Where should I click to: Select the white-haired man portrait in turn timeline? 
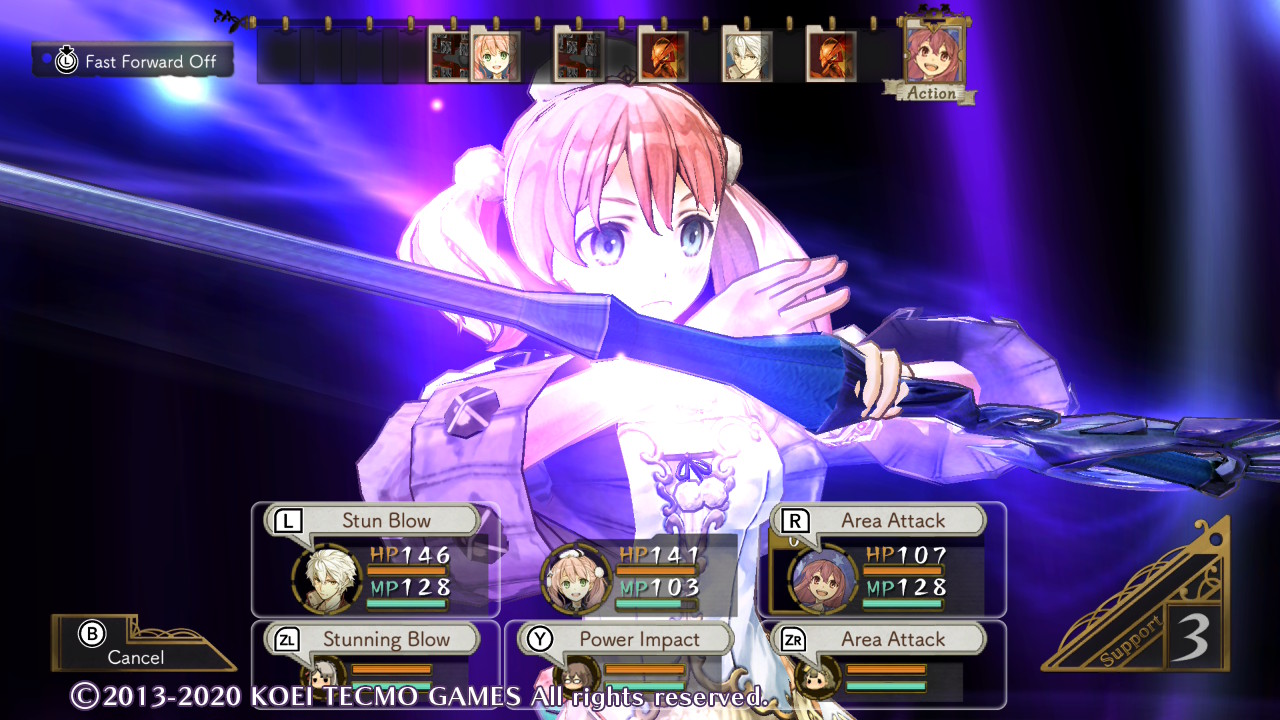pyautogui.click(x=746, y=57)
